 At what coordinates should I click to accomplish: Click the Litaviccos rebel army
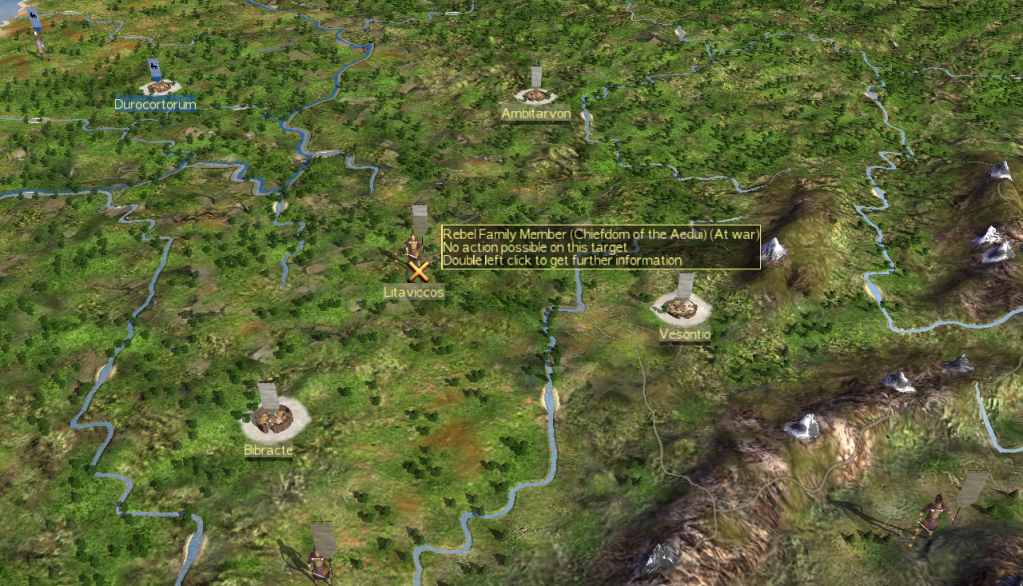(x=413, y=248)
